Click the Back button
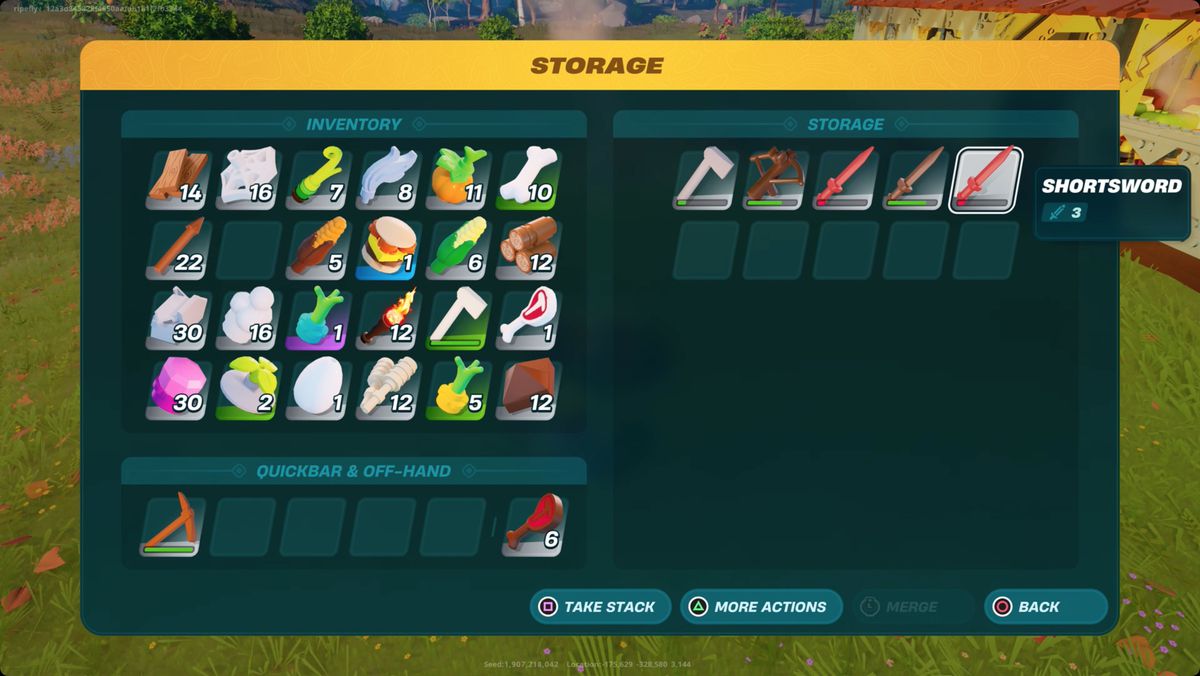This screenshot has height=676, width=1200. (1046, 607)
